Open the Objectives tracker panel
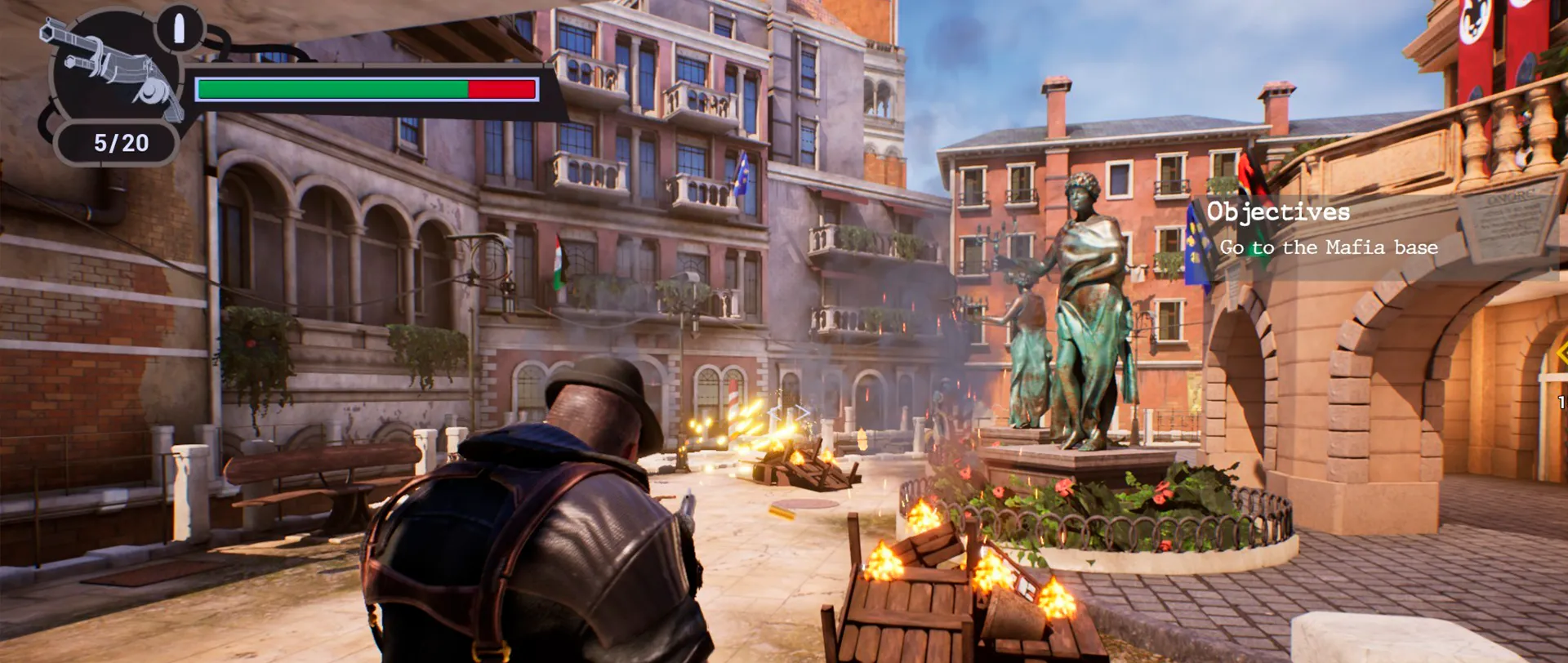The height and width of the screenshot is (663, 1568). coord(1278,212)
